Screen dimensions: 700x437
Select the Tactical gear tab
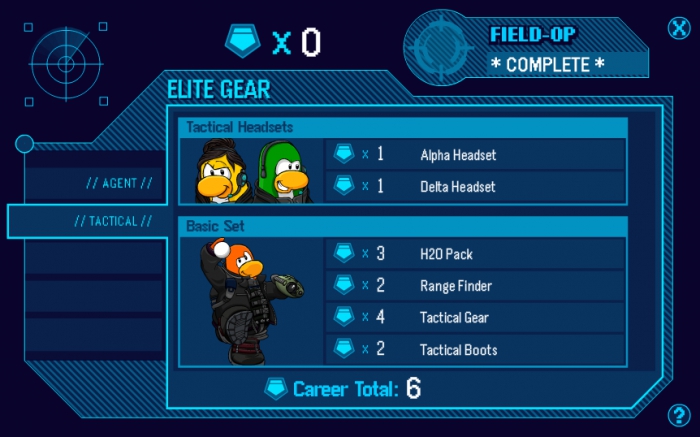click(113, 221)
